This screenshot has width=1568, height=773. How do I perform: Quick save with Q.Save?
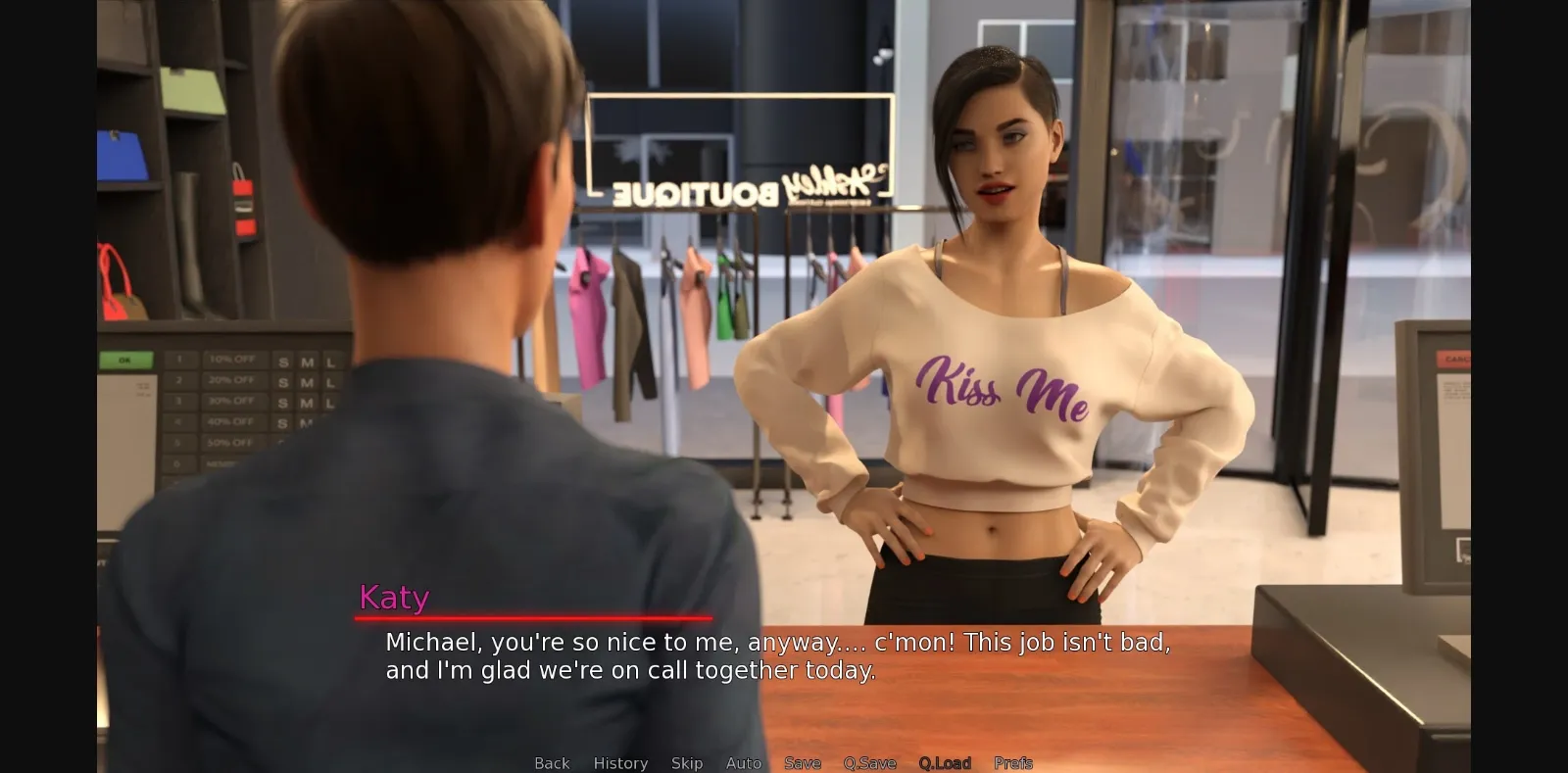coord(869,762)
